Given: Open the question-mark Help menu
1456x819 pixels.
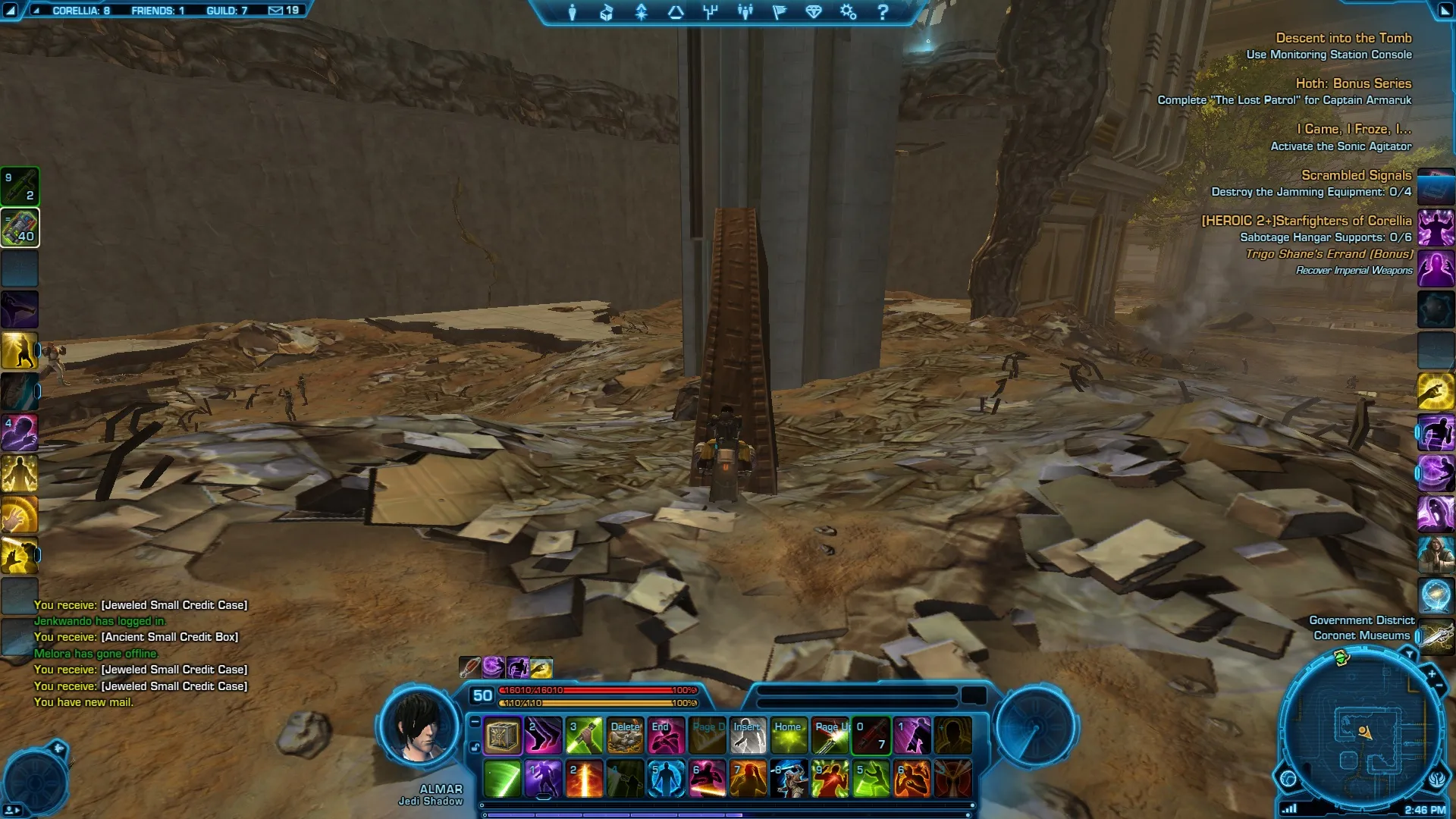Looking at the screenshot, I should [x=883, y=12].
